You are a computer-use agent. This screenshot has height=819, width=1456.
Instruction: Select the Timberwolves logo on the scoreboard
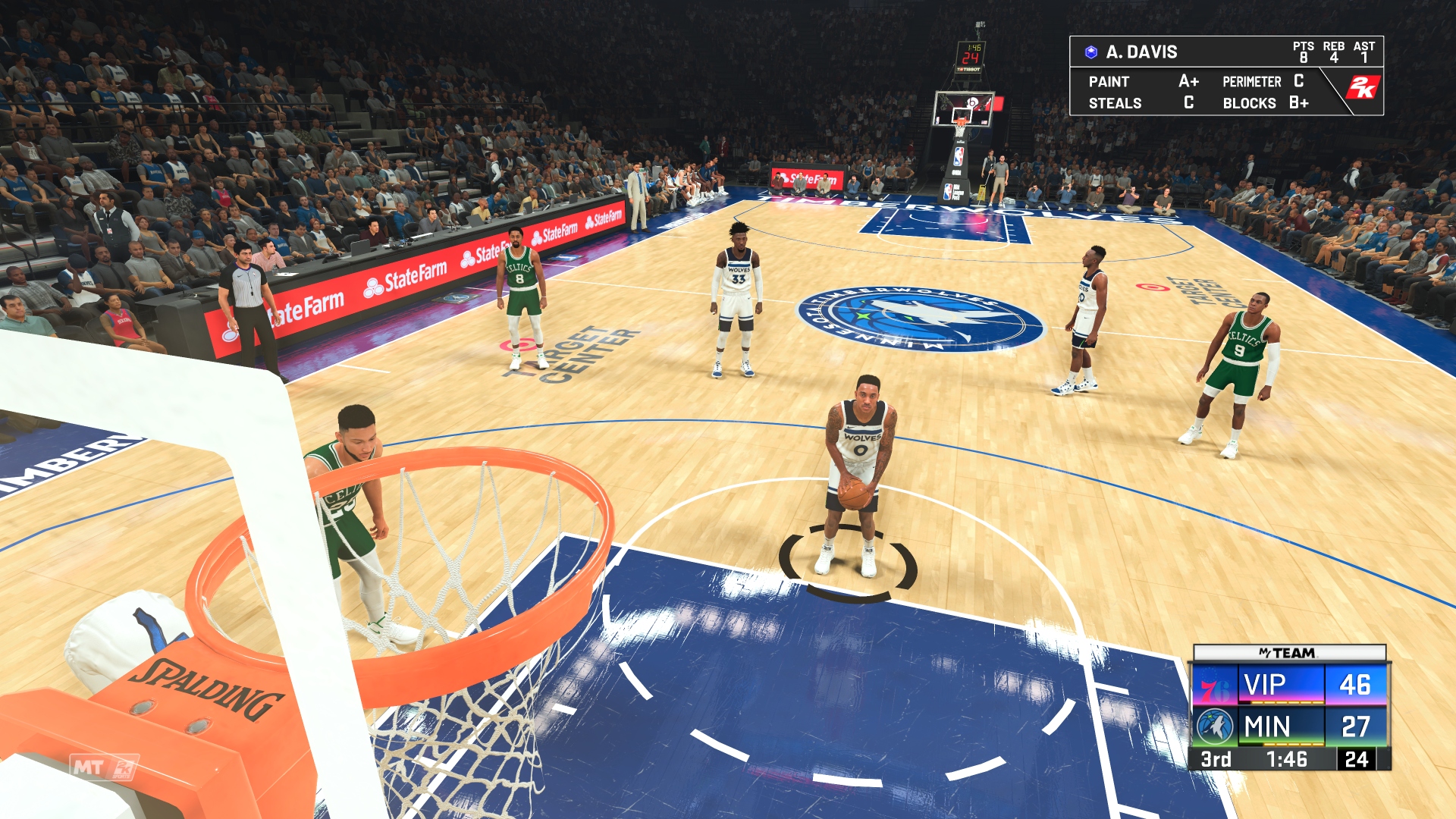pos(1215,726)
